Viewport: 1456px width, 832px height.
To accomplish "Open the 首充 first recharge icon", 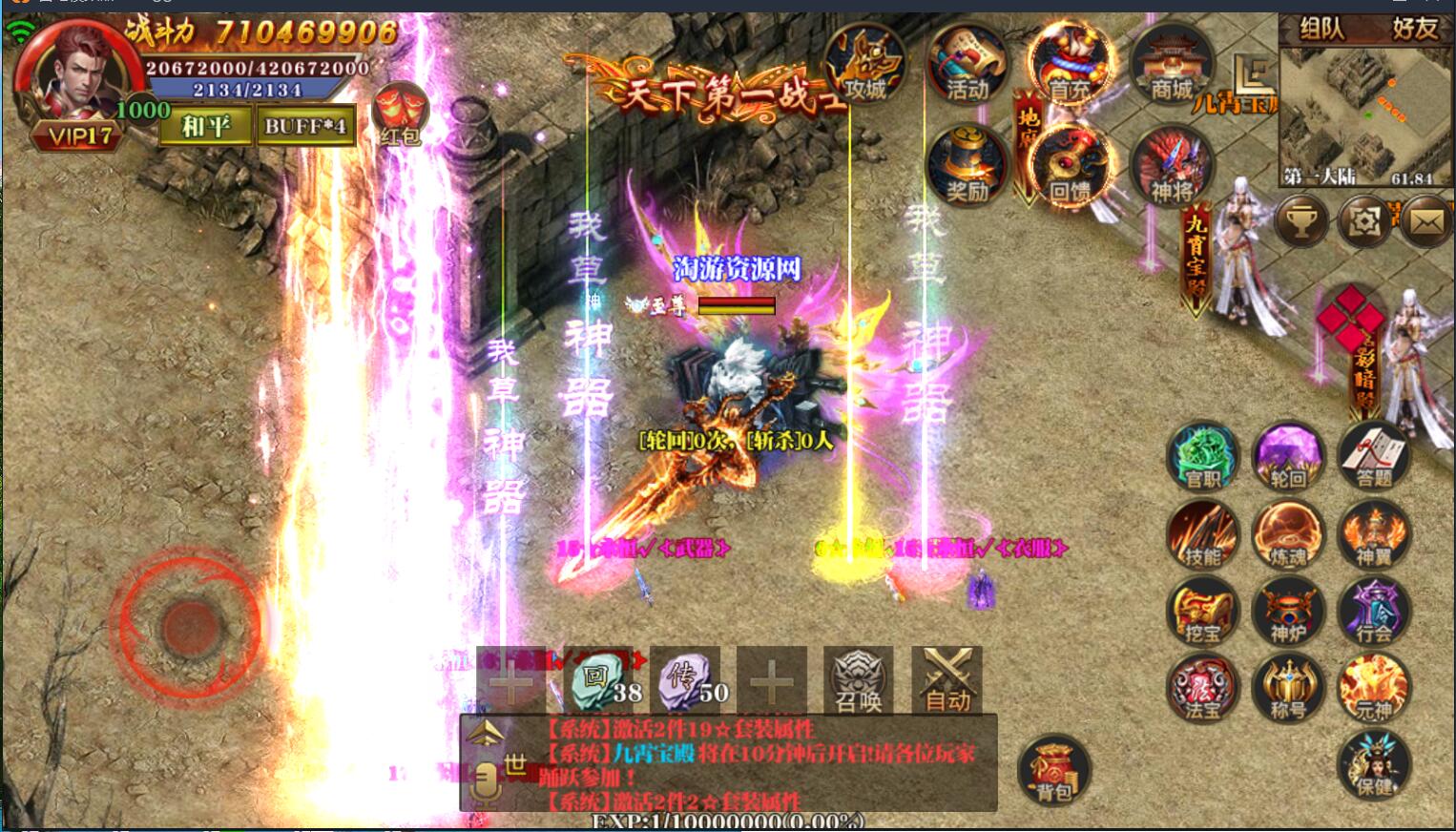I will (1070, 65).
